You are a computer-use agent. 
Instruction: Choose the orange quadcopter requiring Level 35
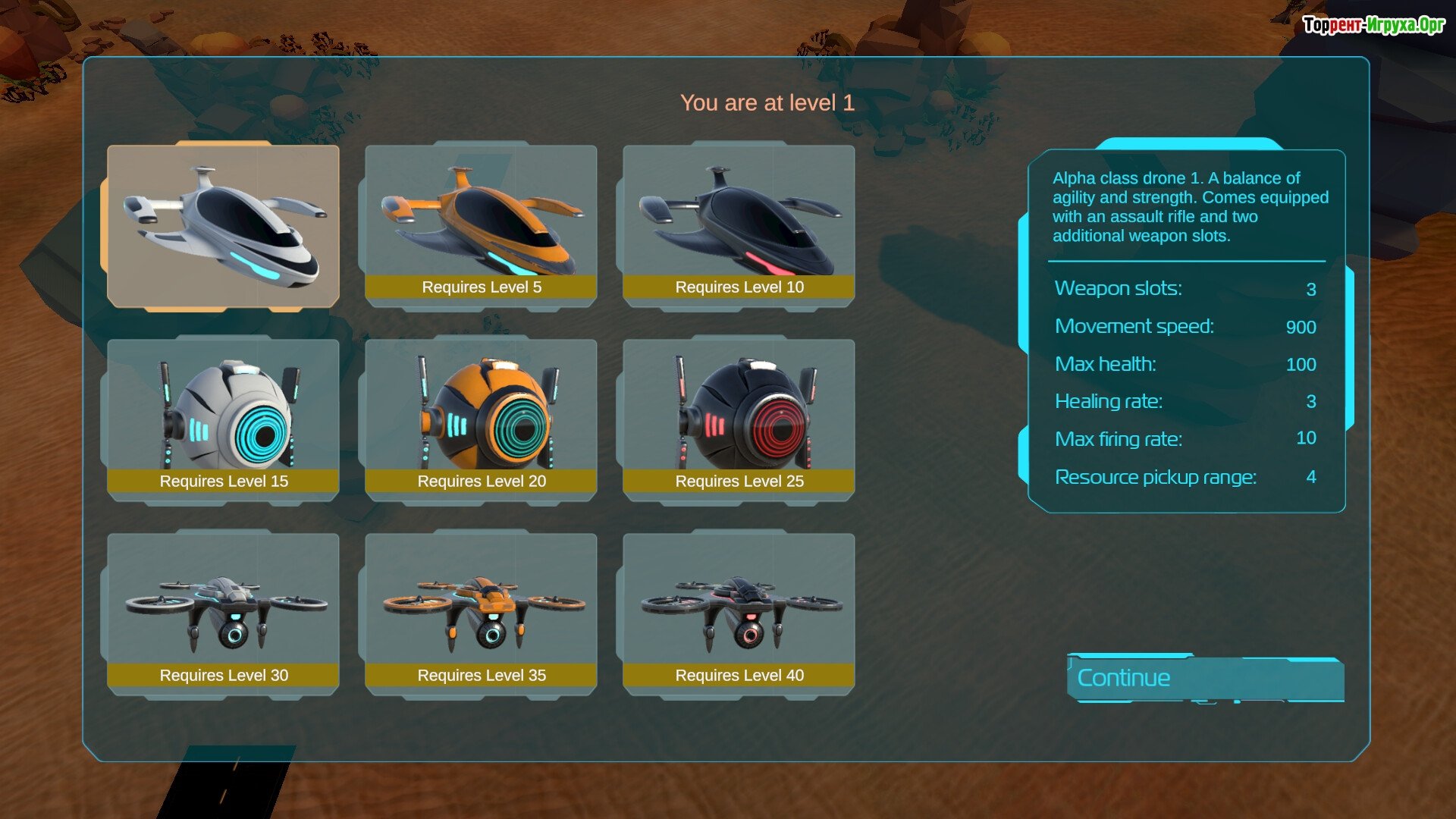point(481,613)
